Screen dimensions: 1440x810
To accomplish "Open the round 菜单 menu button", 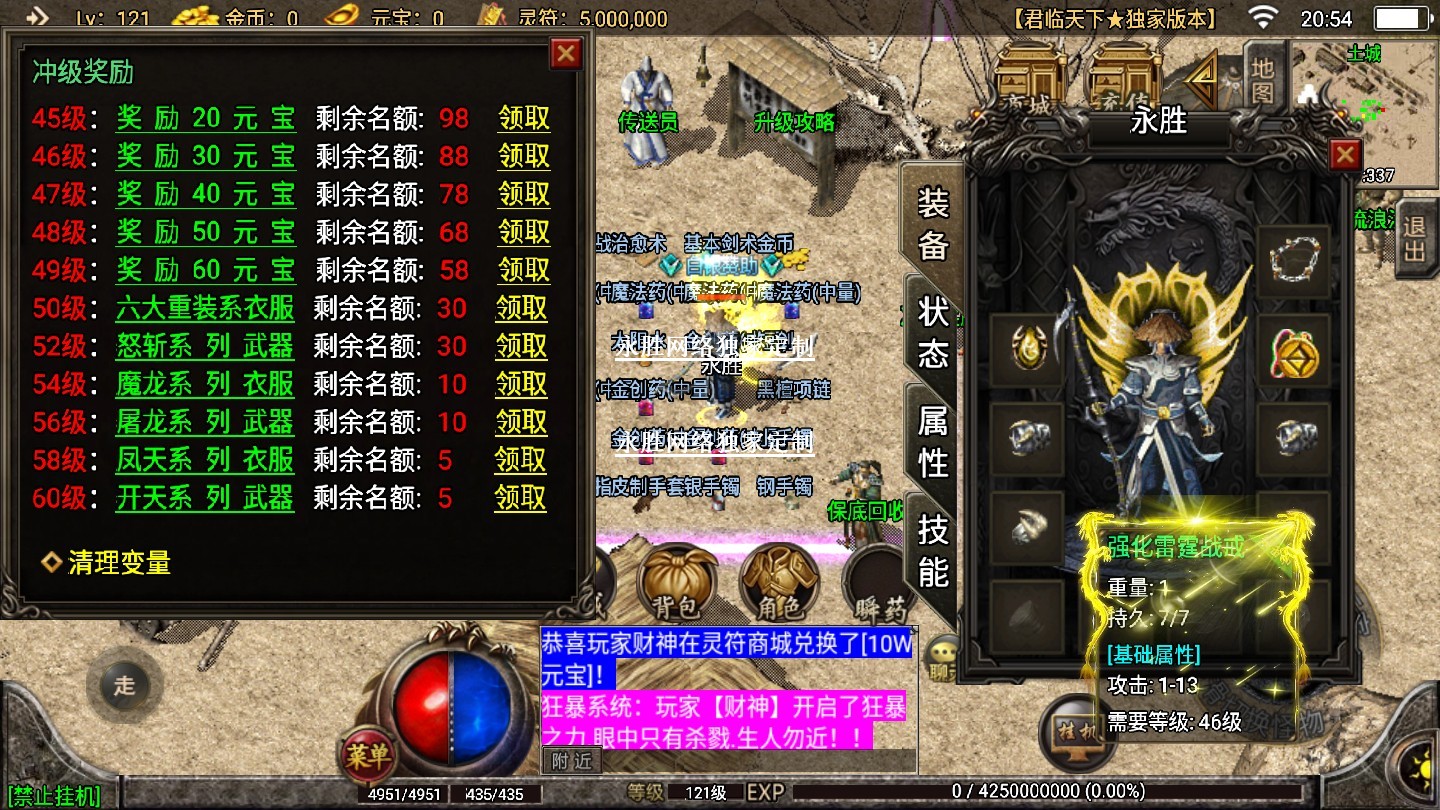I will tap(367, 755).
